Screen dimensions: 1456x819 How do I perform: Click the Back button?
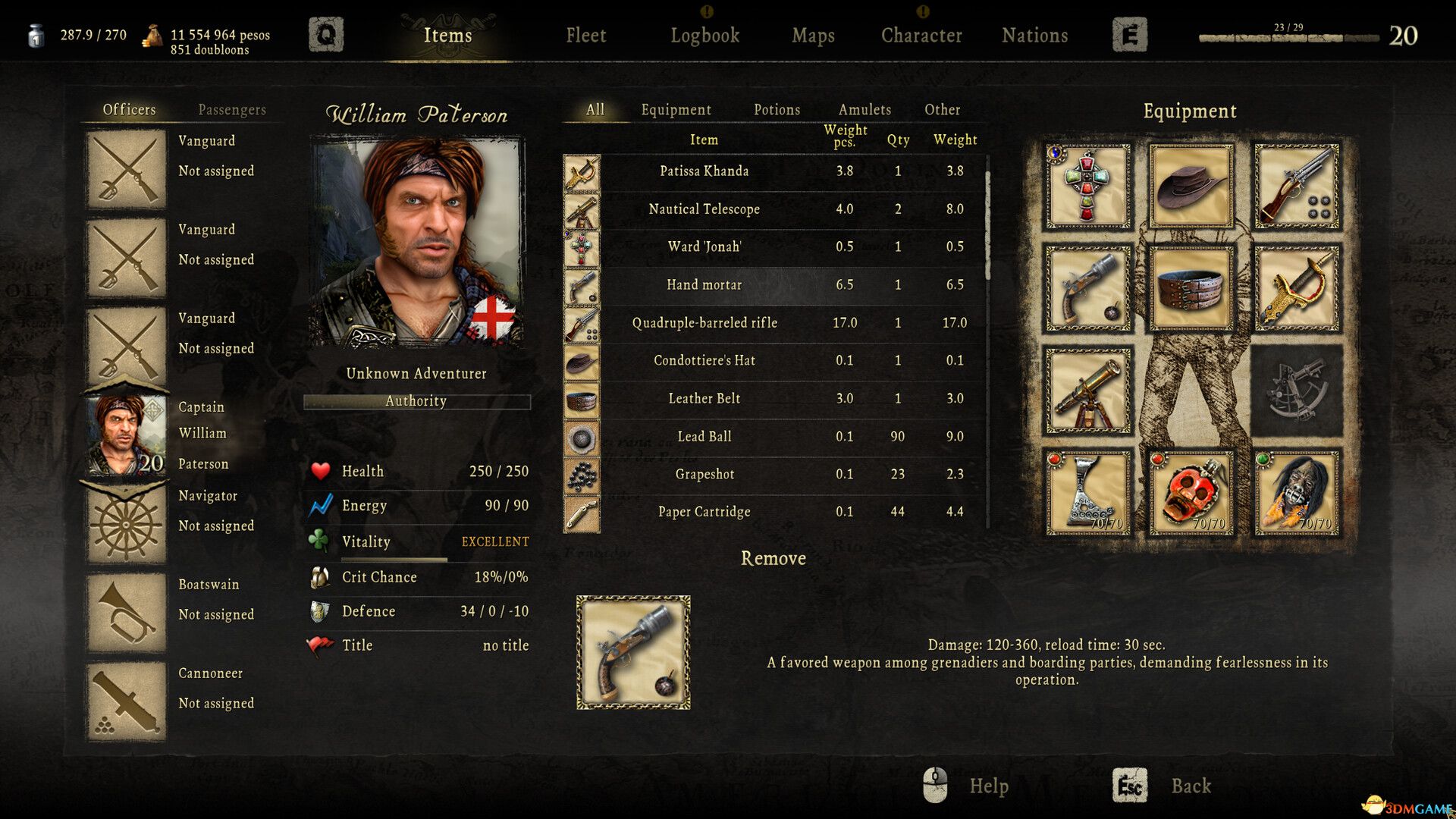point(1191,786)
